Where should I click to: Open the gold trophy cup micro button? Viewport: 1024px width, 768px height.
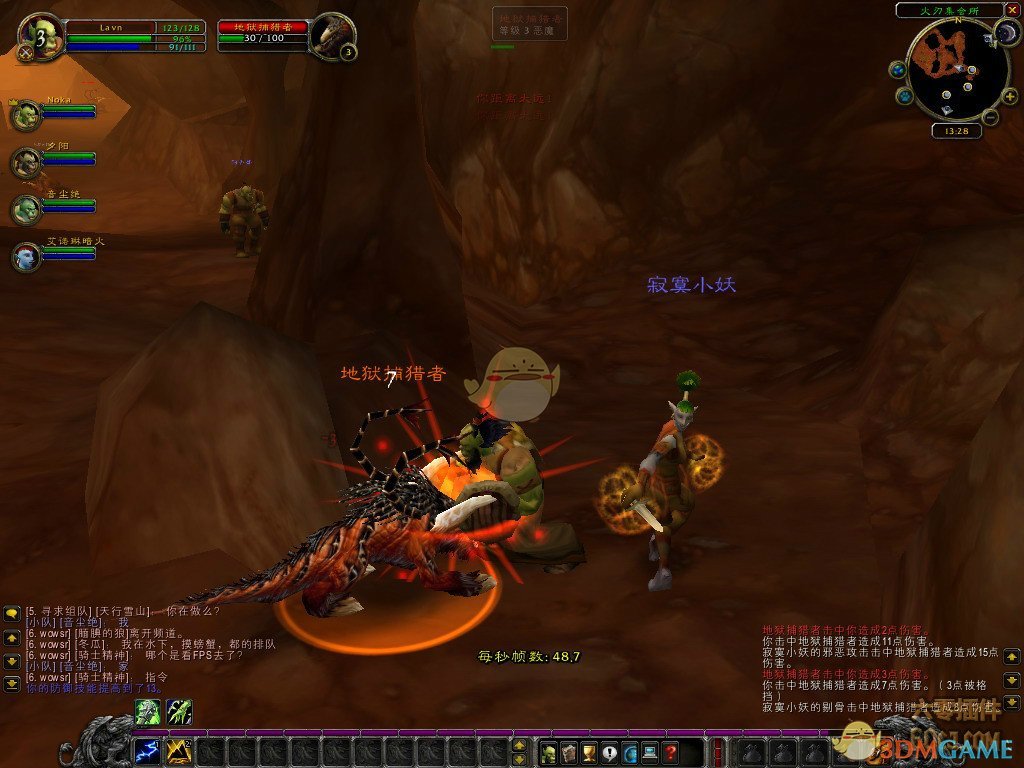point(589,752)
